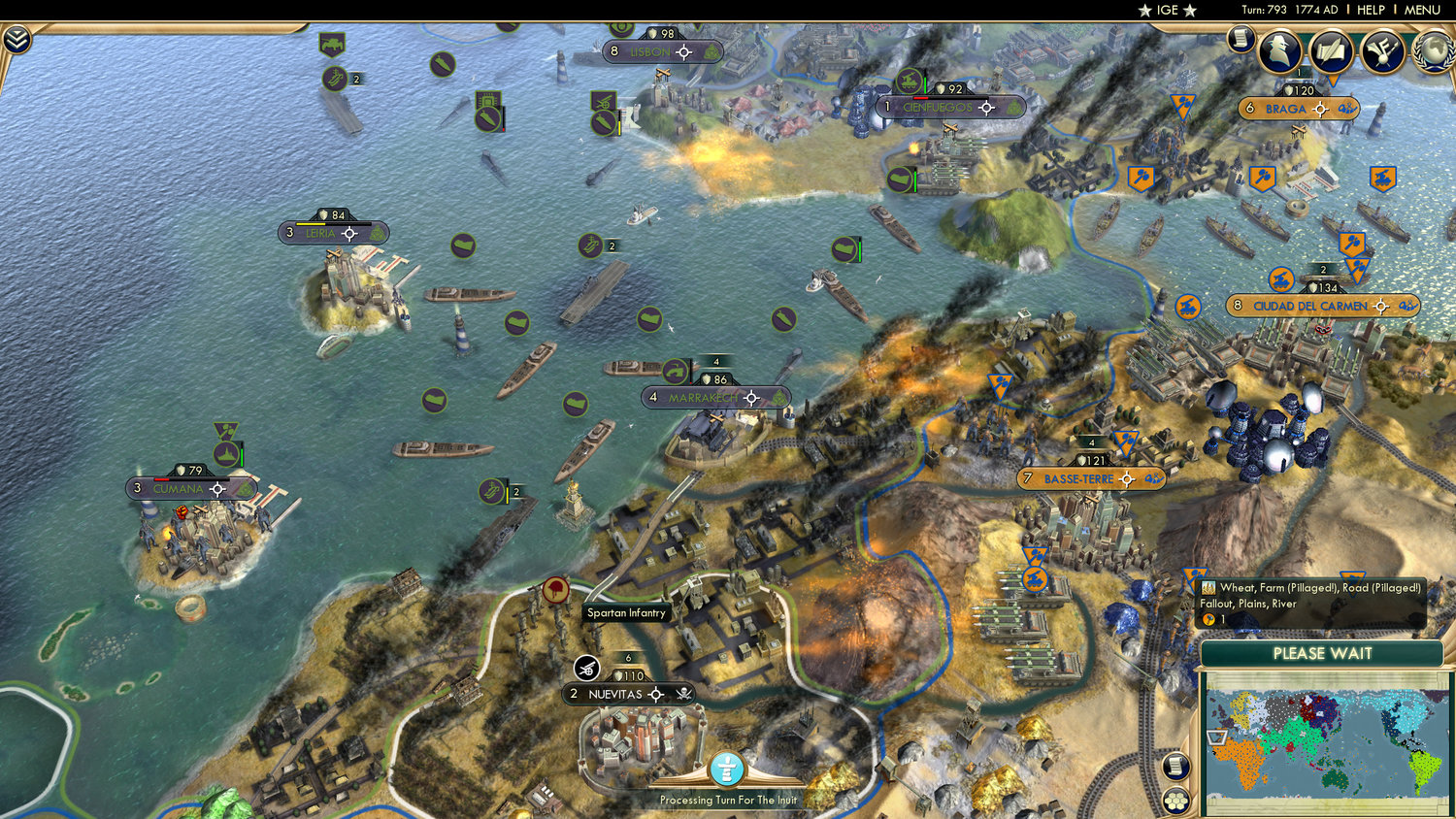Select the Basse-Terre city banner

[x=1077, y=478]
